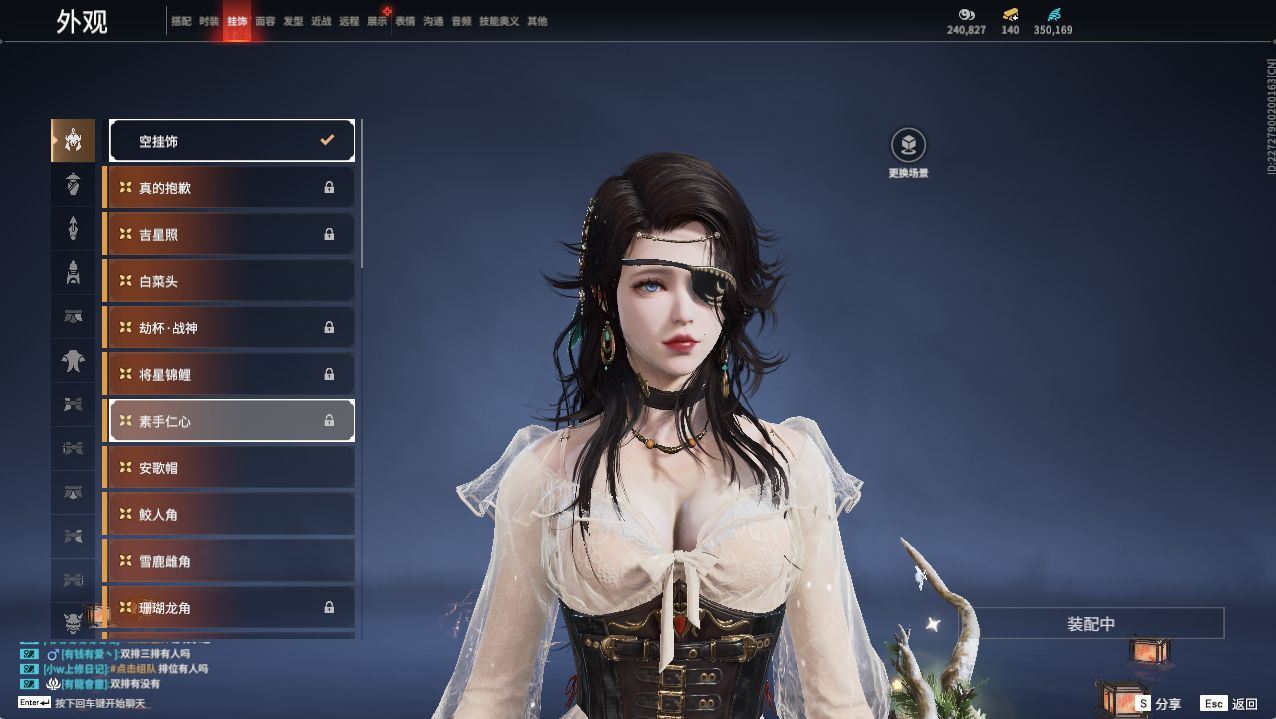Select the 安歌帽 accessory
Image resolution: width=1276 pixels, height=719 pixels.
(230, 468)
